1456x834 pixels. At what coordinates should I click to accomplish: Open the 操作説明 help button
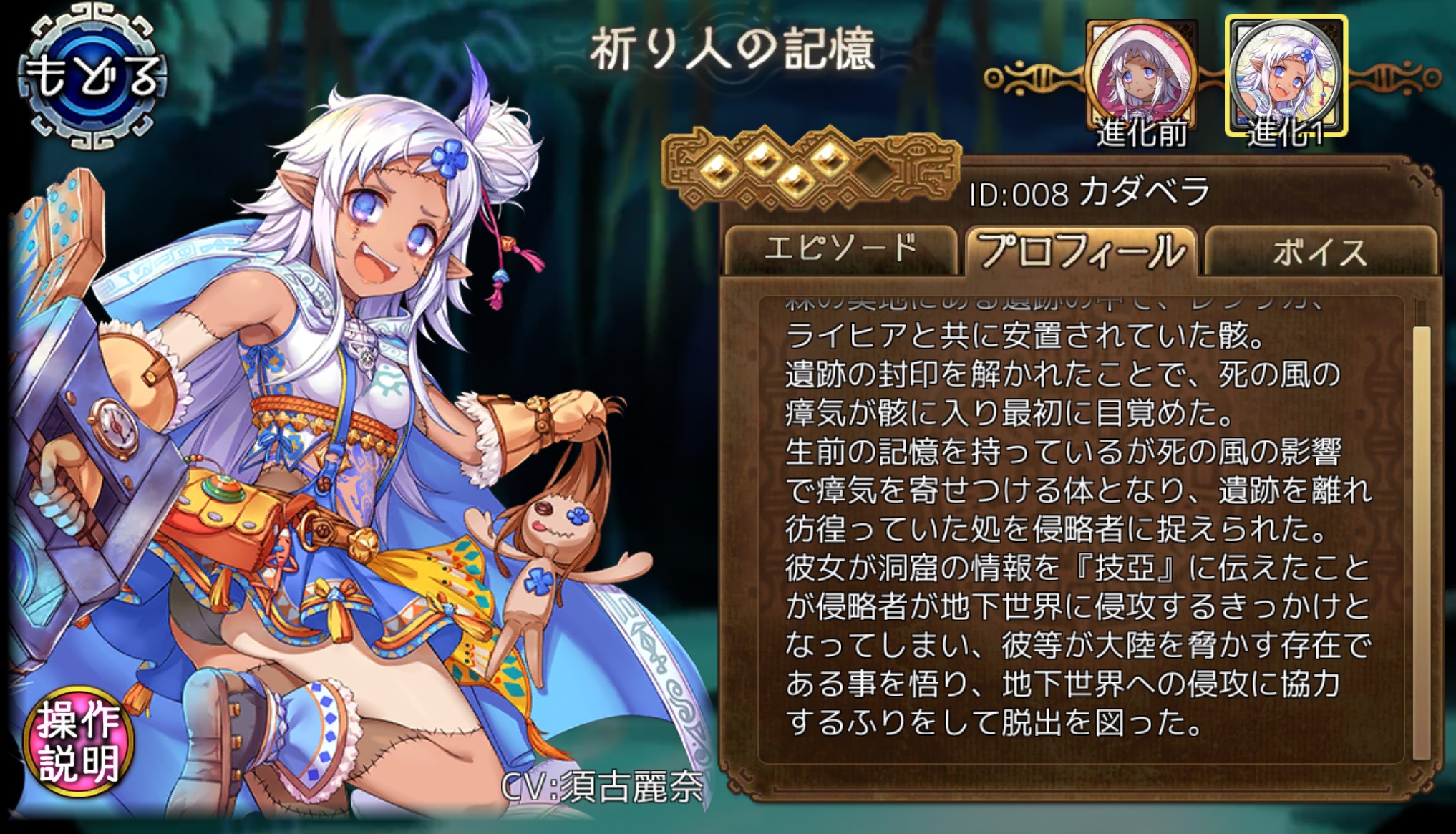(79, 741)
